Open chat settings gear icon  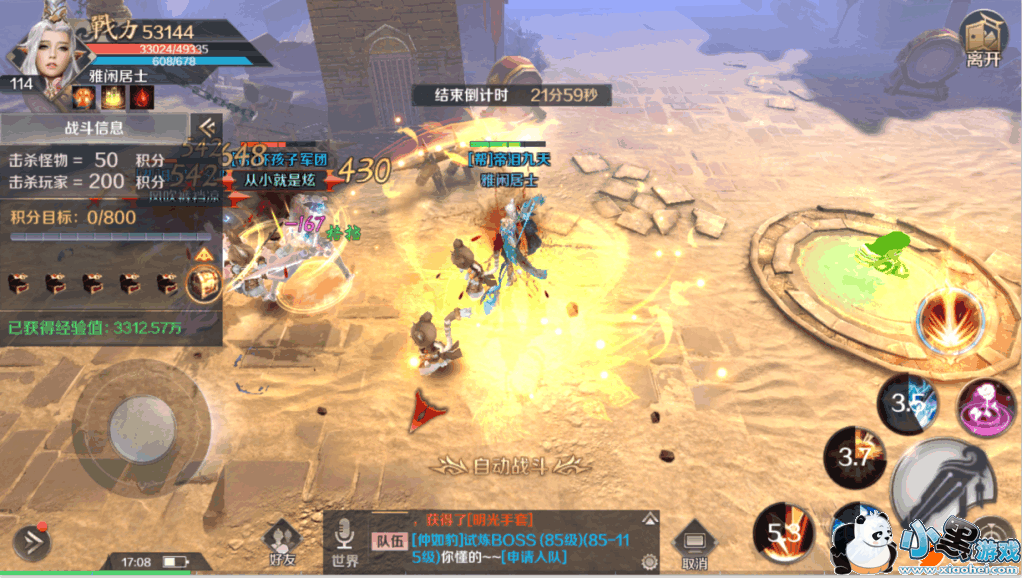[x=650, y=561]
